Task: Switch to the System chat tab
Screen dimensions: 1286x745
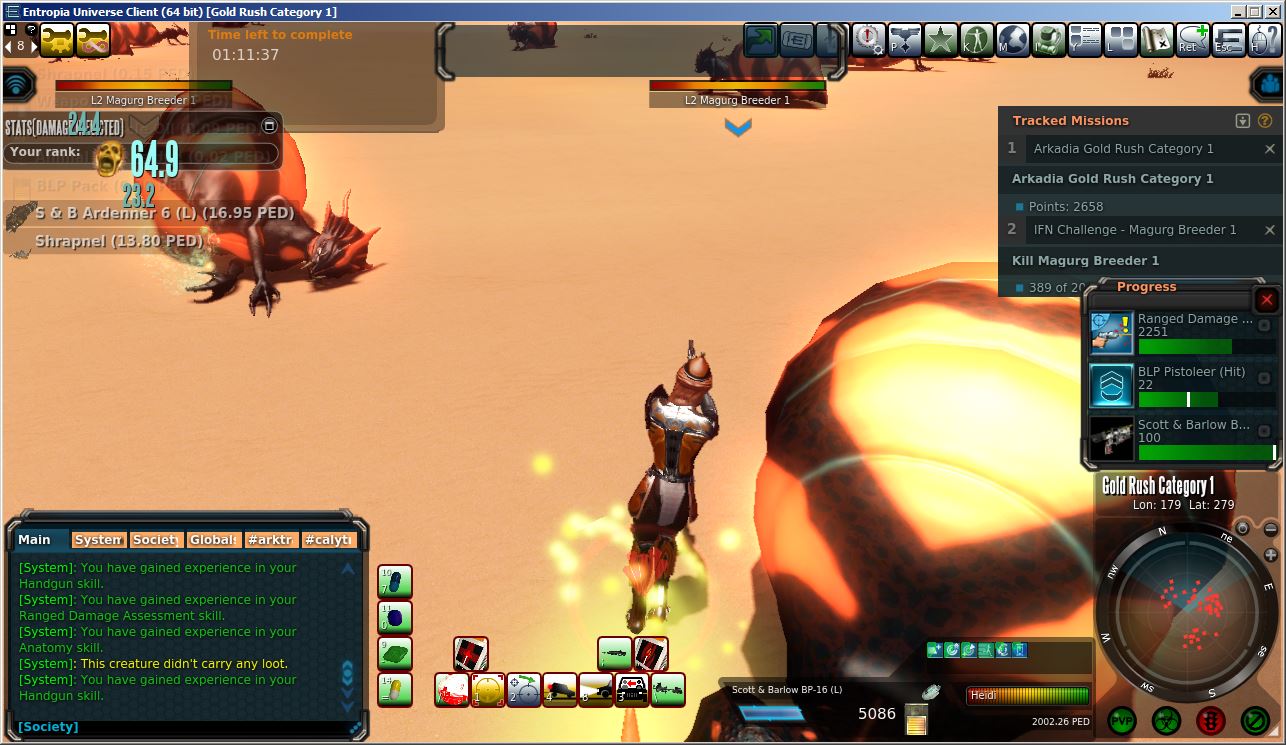Action: (x=98, y=540)
